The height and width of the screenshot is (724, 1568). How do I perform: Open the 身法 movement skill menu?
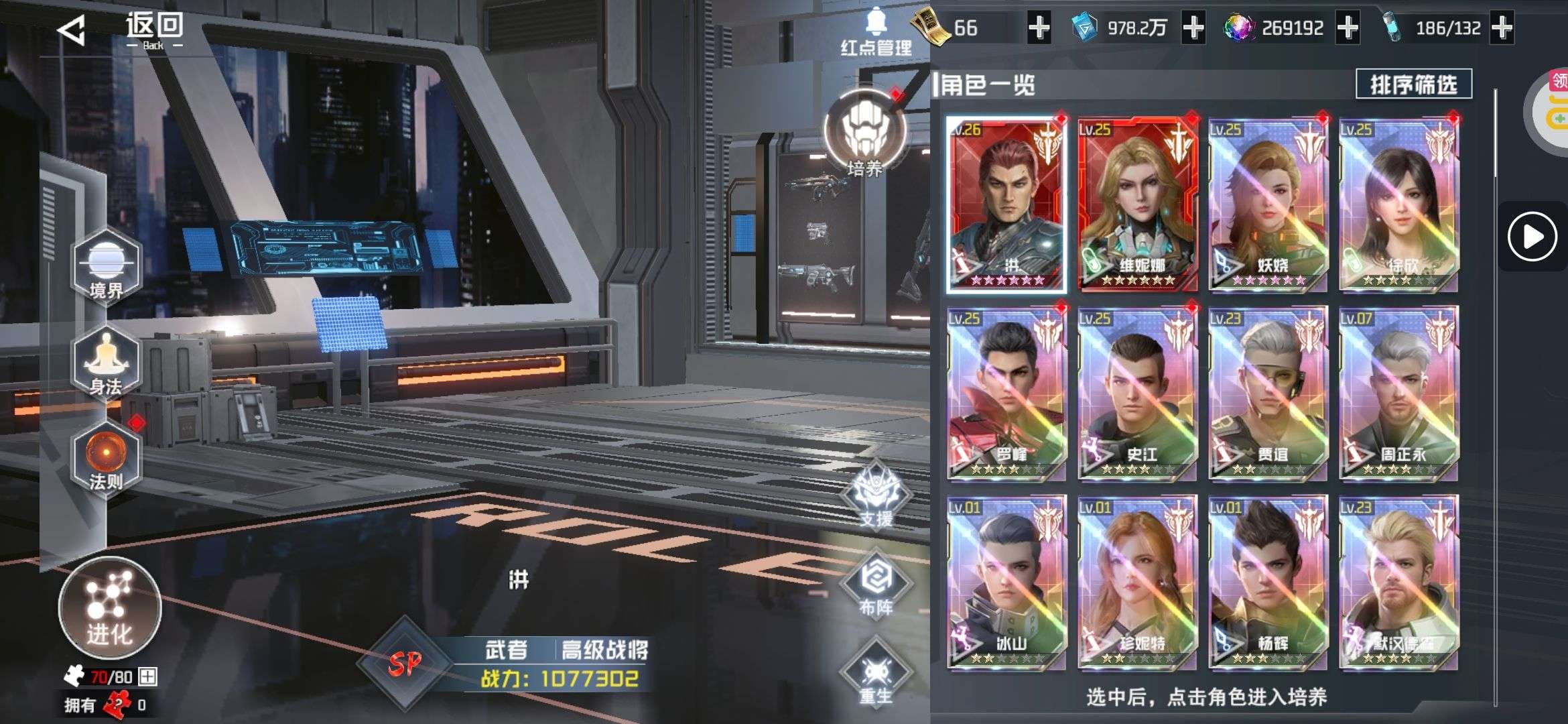(106, 363)
